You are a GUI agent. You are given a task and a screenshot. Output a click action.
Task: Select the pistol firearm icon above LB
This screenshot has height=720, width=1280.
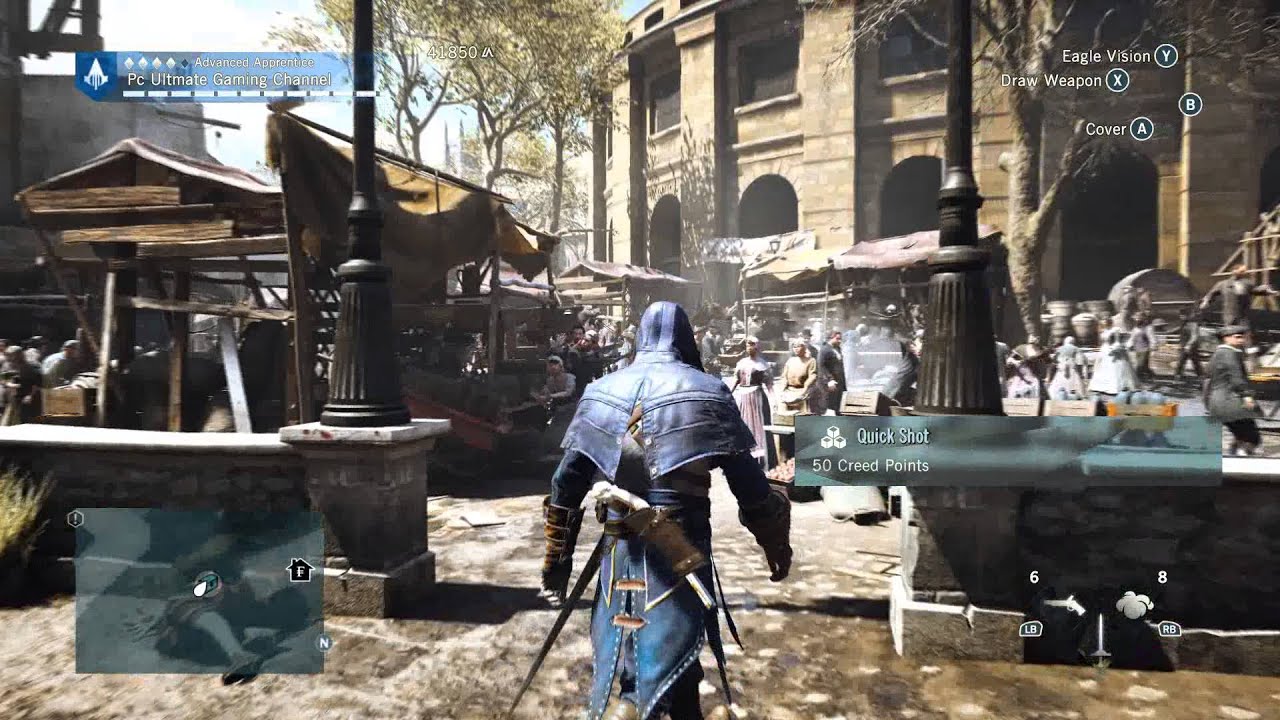tap(1065, 605)
